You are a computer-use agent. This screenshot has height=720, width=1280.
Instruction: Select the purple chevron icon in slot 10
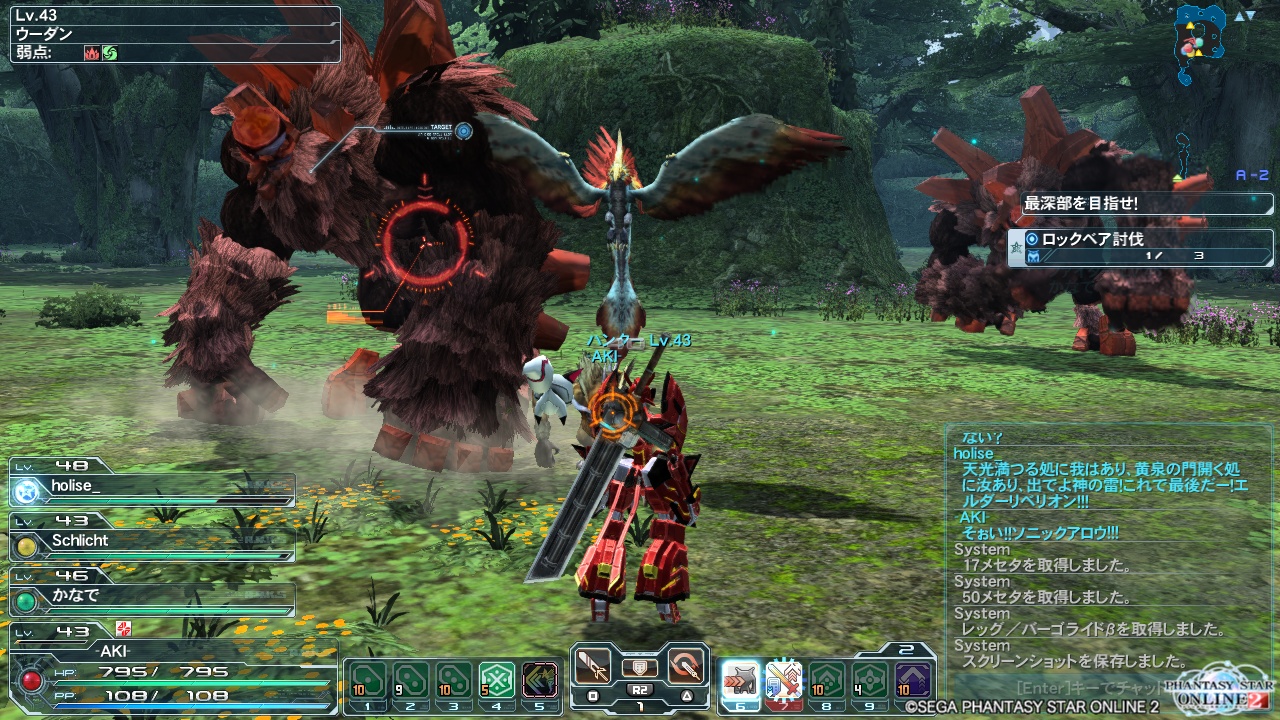913,681
